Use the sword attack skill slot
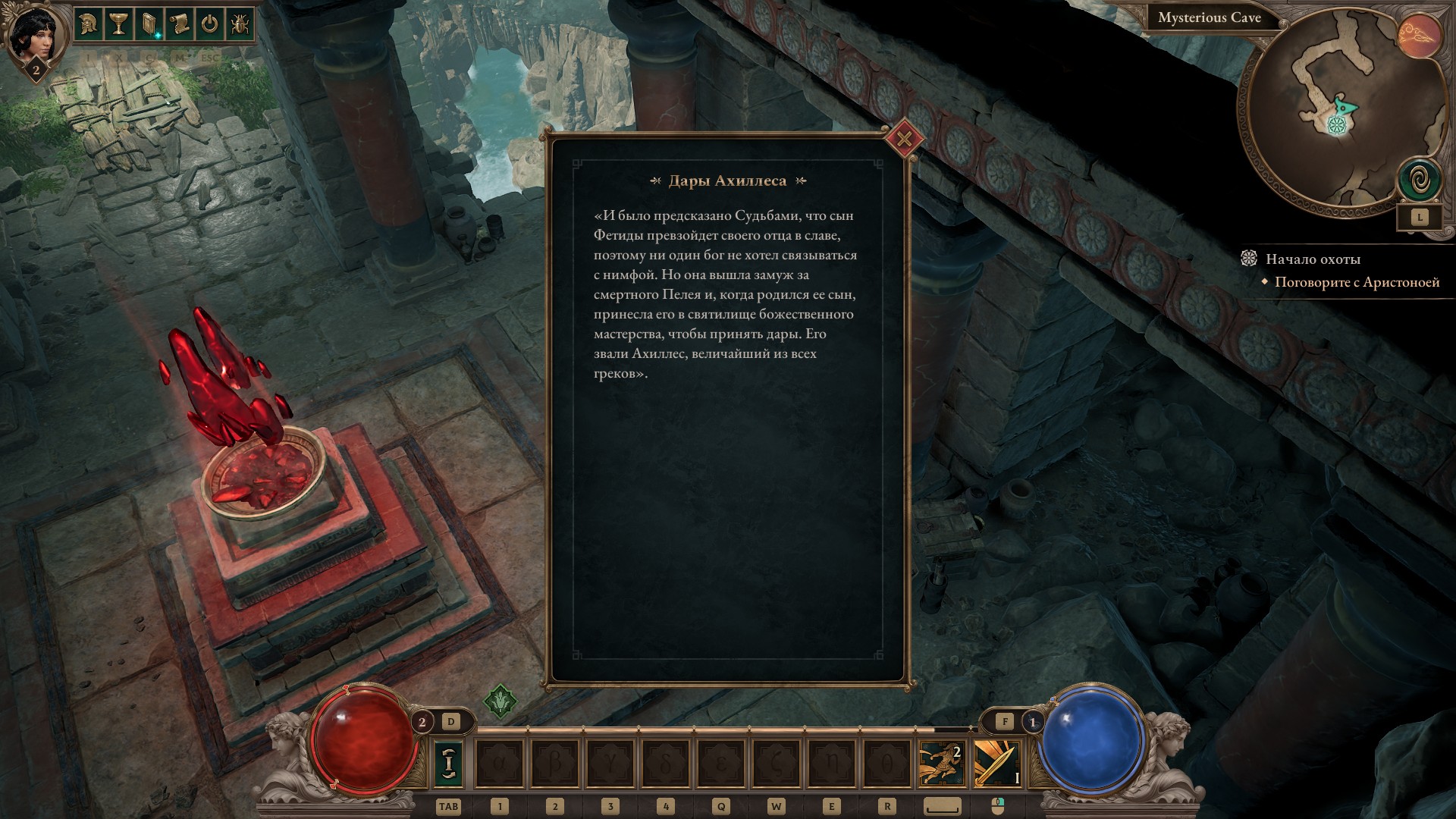 (x=996, y=764)
